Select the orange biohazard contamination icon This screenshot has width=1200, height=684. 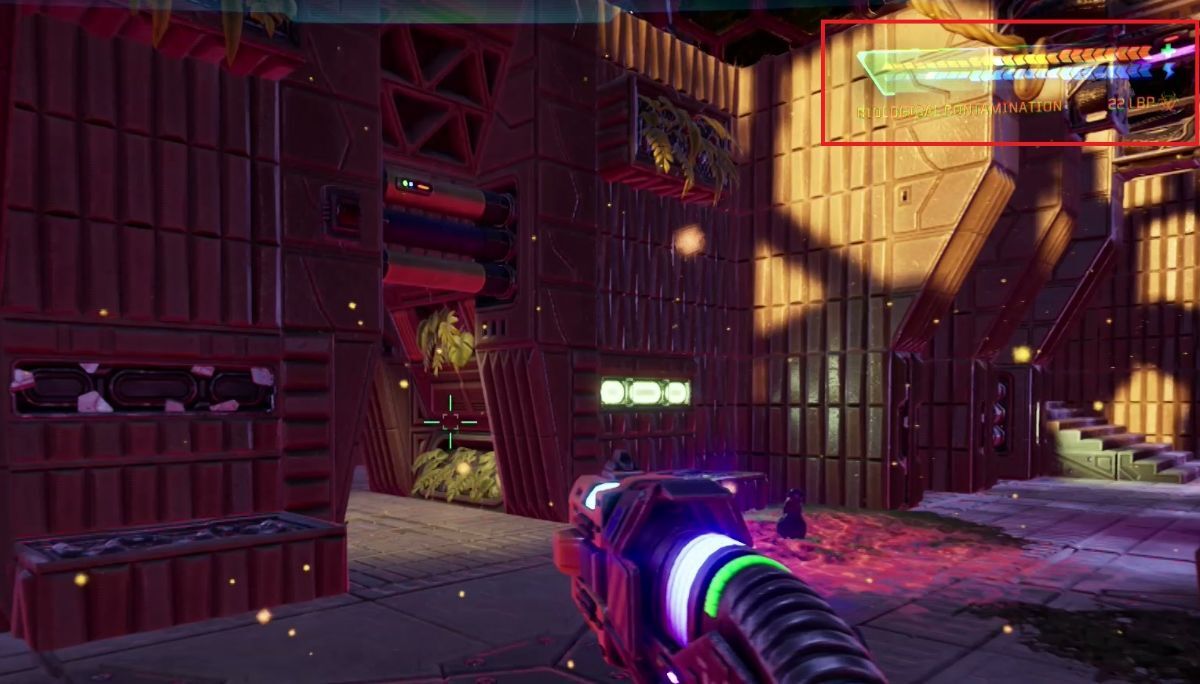pyautogui.click(x=1167, y=103)
